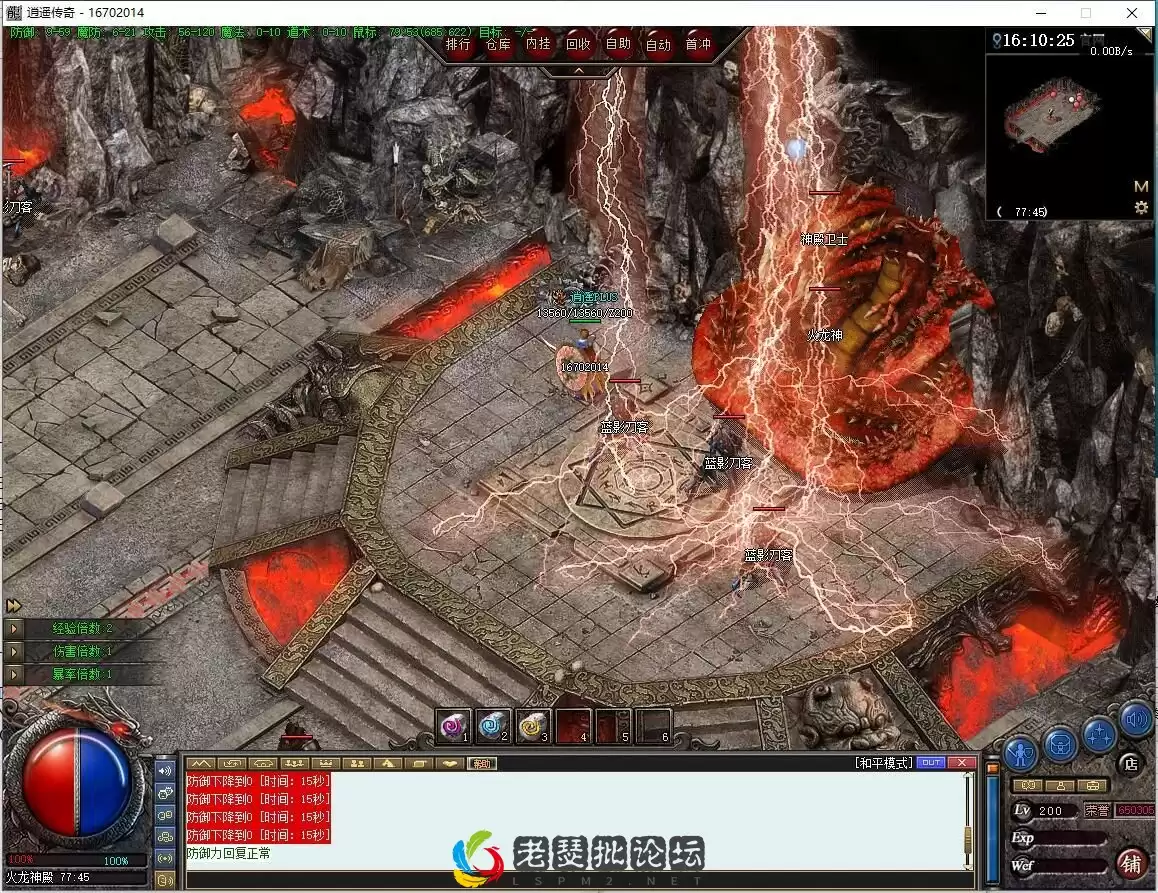The height and width of the screenshot is (893, 1158).
Task: Open the red 铺 stall button
Action: [x=1131, y=861]
